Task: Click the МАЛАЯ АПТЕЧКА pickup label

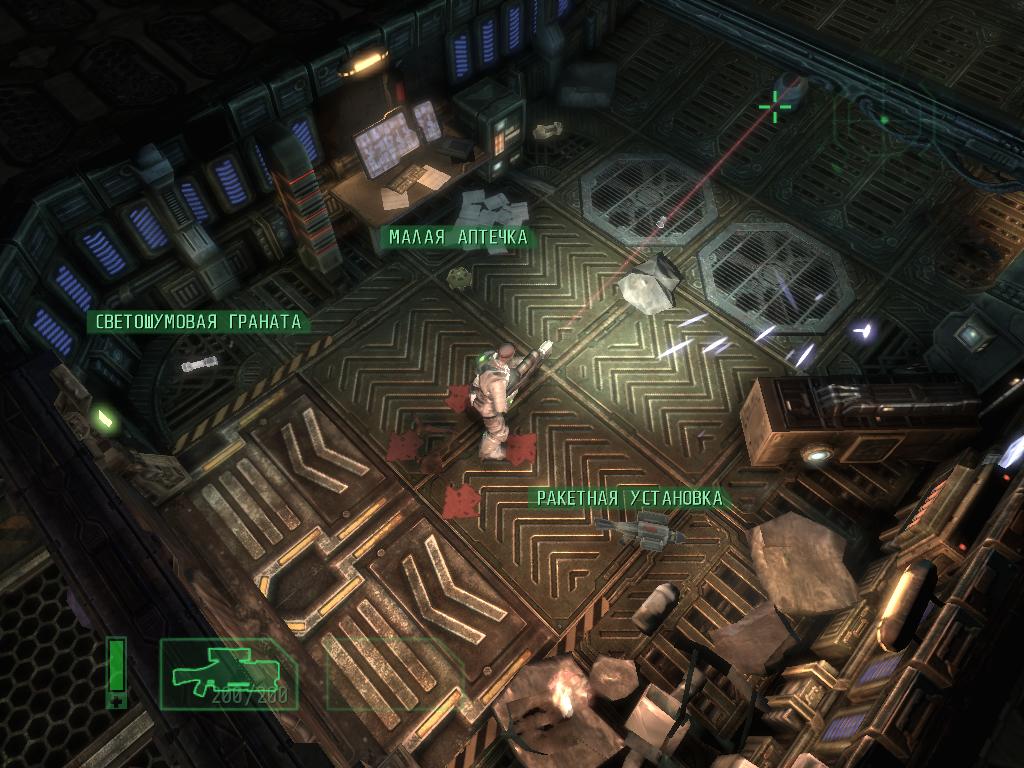Action: point(459,237)
